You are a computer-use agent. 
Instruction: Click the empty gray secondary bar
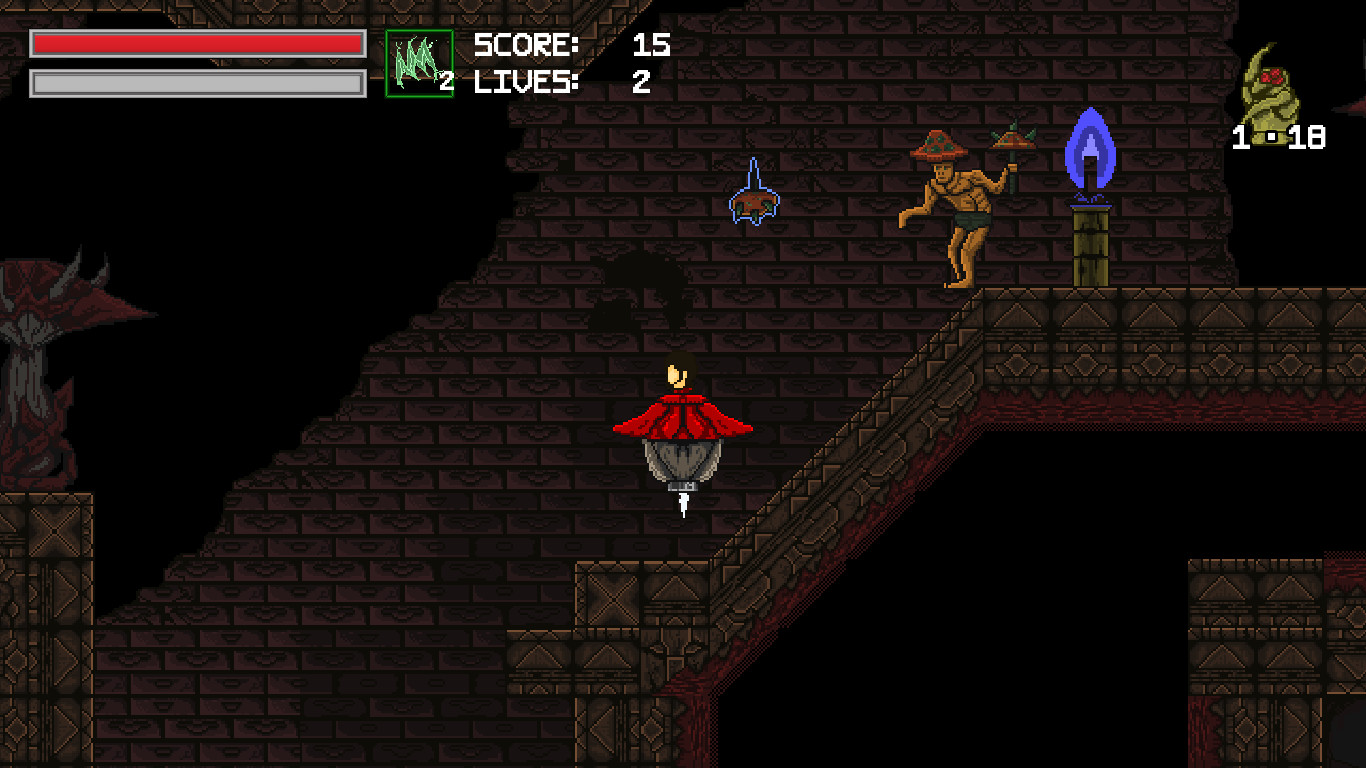195,84
